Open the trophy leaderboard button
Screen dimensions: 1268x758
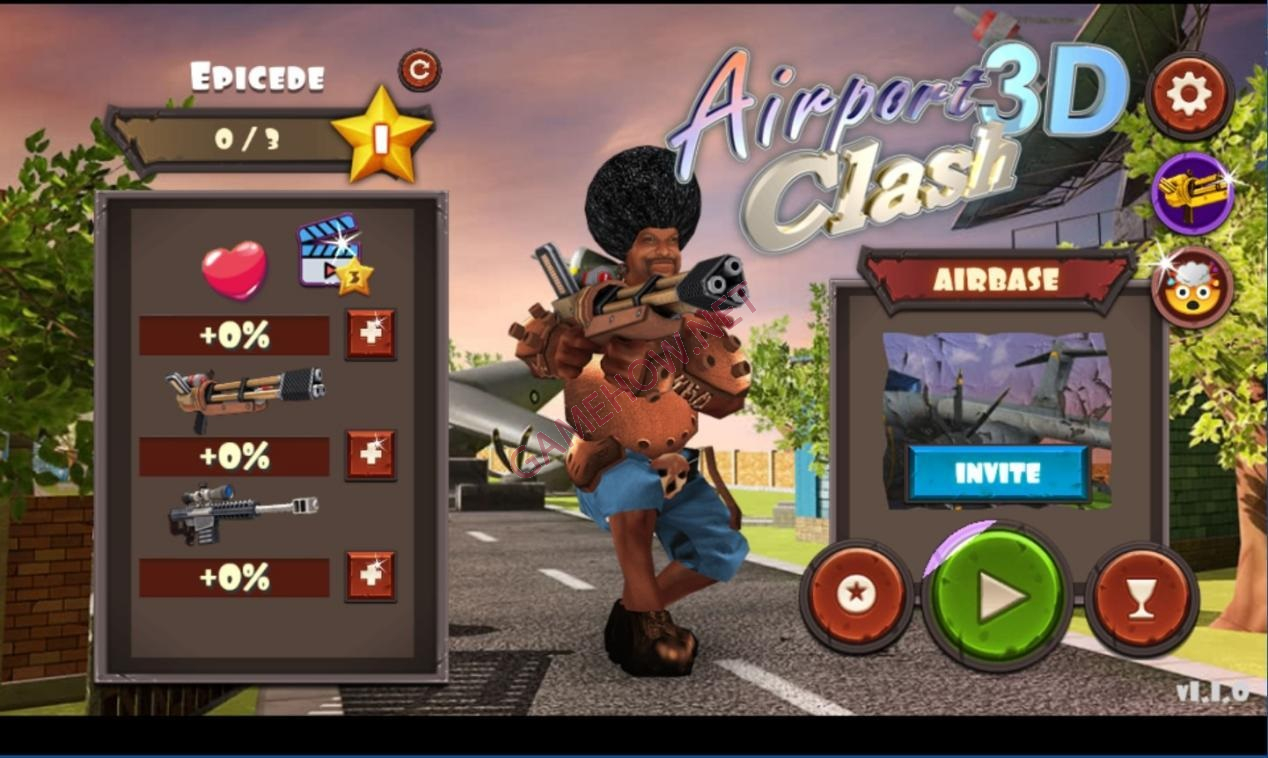tap(1141, 598)
